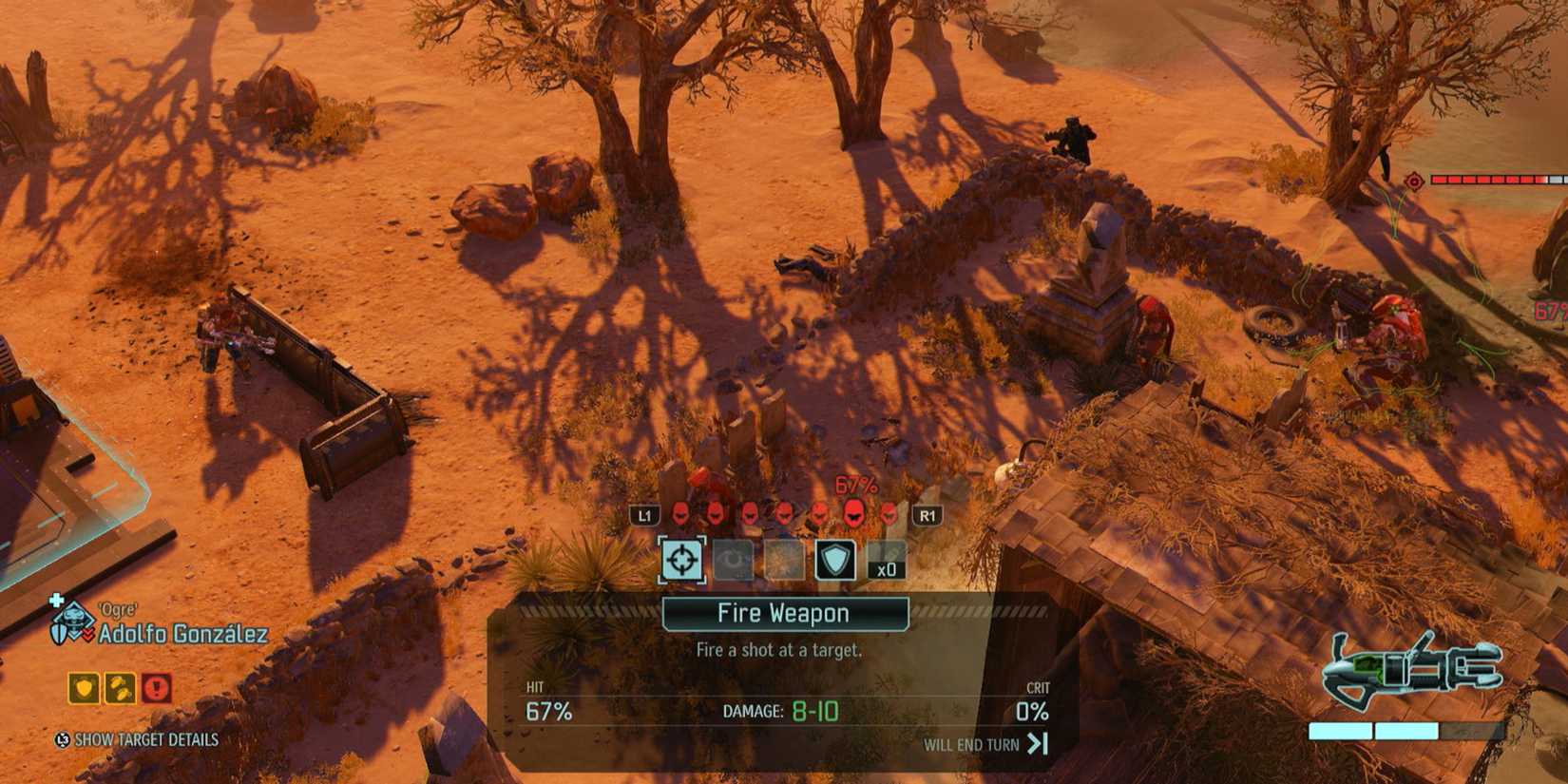Image resolution: width=1568 pixels, height=784 pixels.
Task: Click R1 to cycle to next target
Action: click(927, 514)
